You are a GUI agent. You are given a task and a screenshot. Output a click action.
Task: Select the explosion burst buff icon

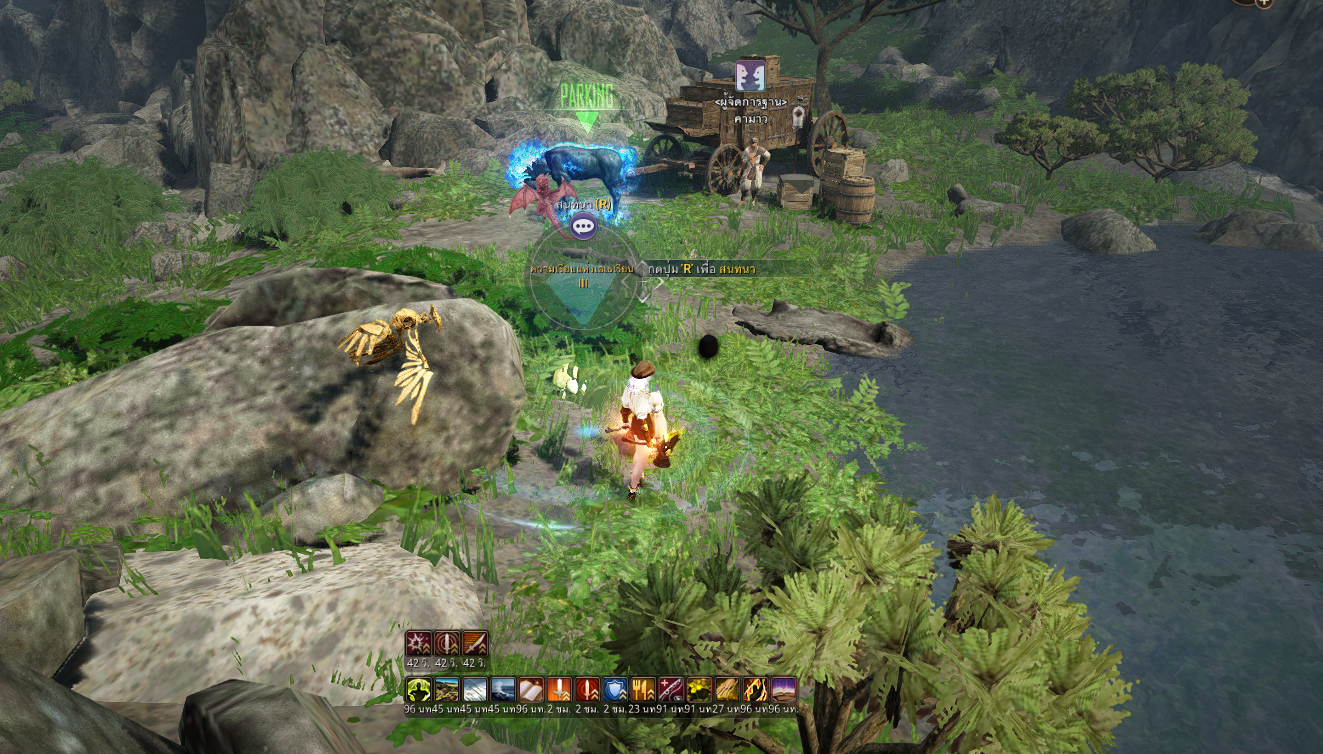point(419,643)
